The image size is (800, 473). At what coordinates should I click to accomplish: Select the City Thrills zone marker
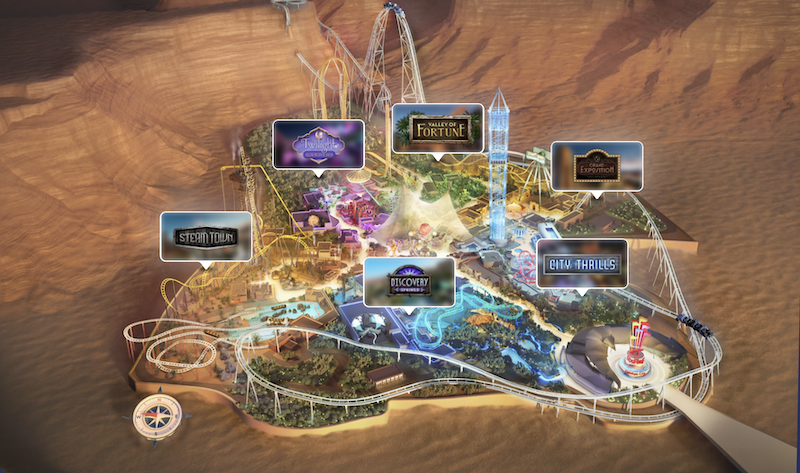[582, 263]
